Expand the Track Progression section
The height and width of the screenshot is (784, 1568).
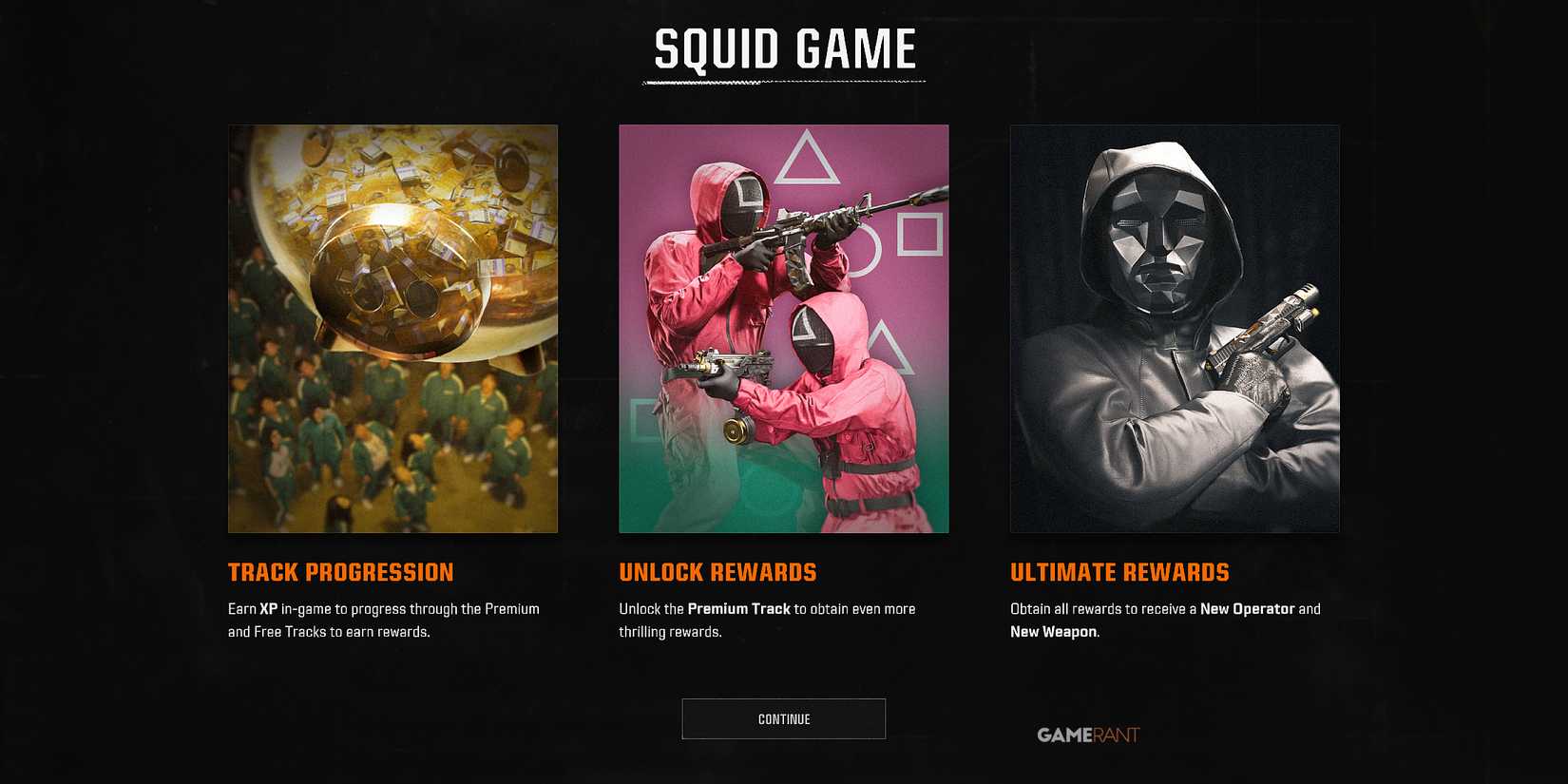(x=340, y=572)
